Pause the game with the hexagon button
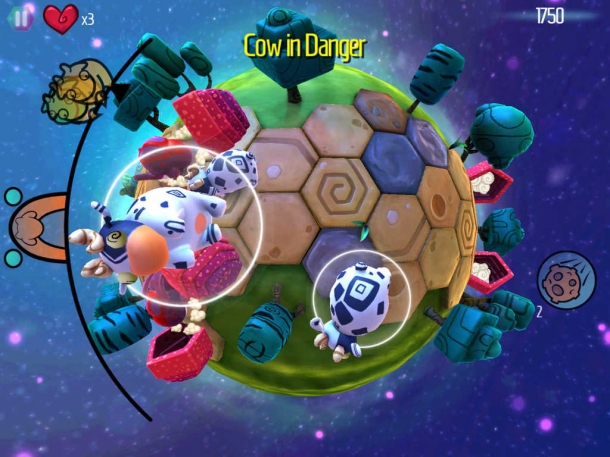This screenshot has width=610, height=457. 21,18
